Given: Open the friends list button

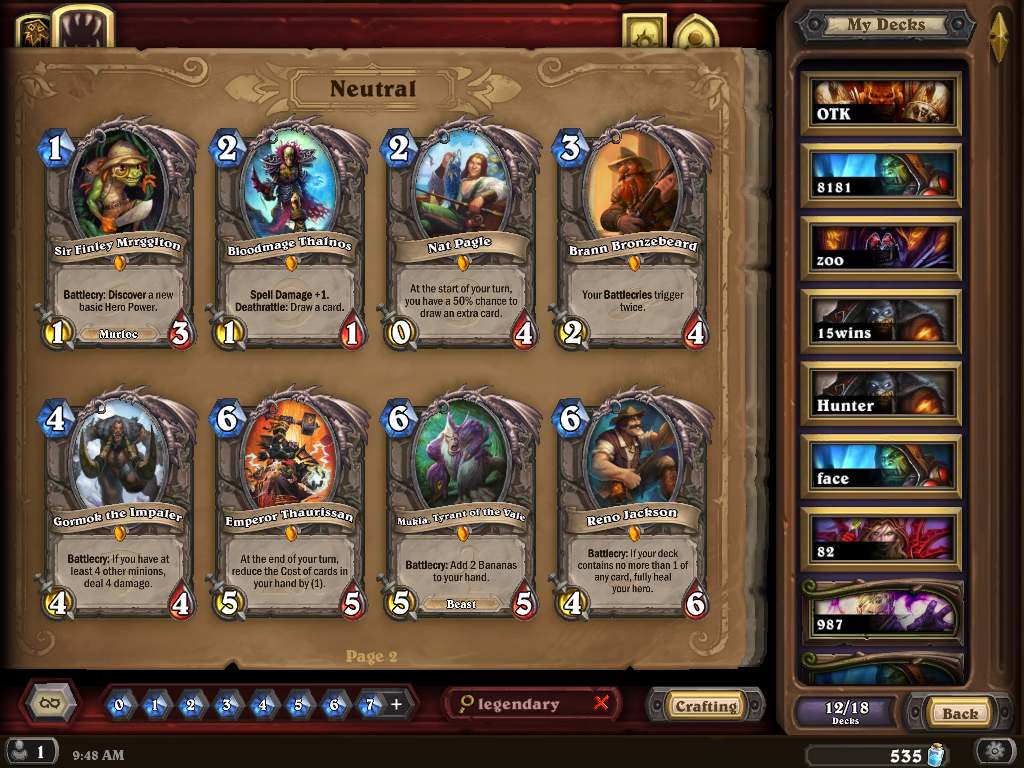Looking at the screenshot, I should pos(31,752).
